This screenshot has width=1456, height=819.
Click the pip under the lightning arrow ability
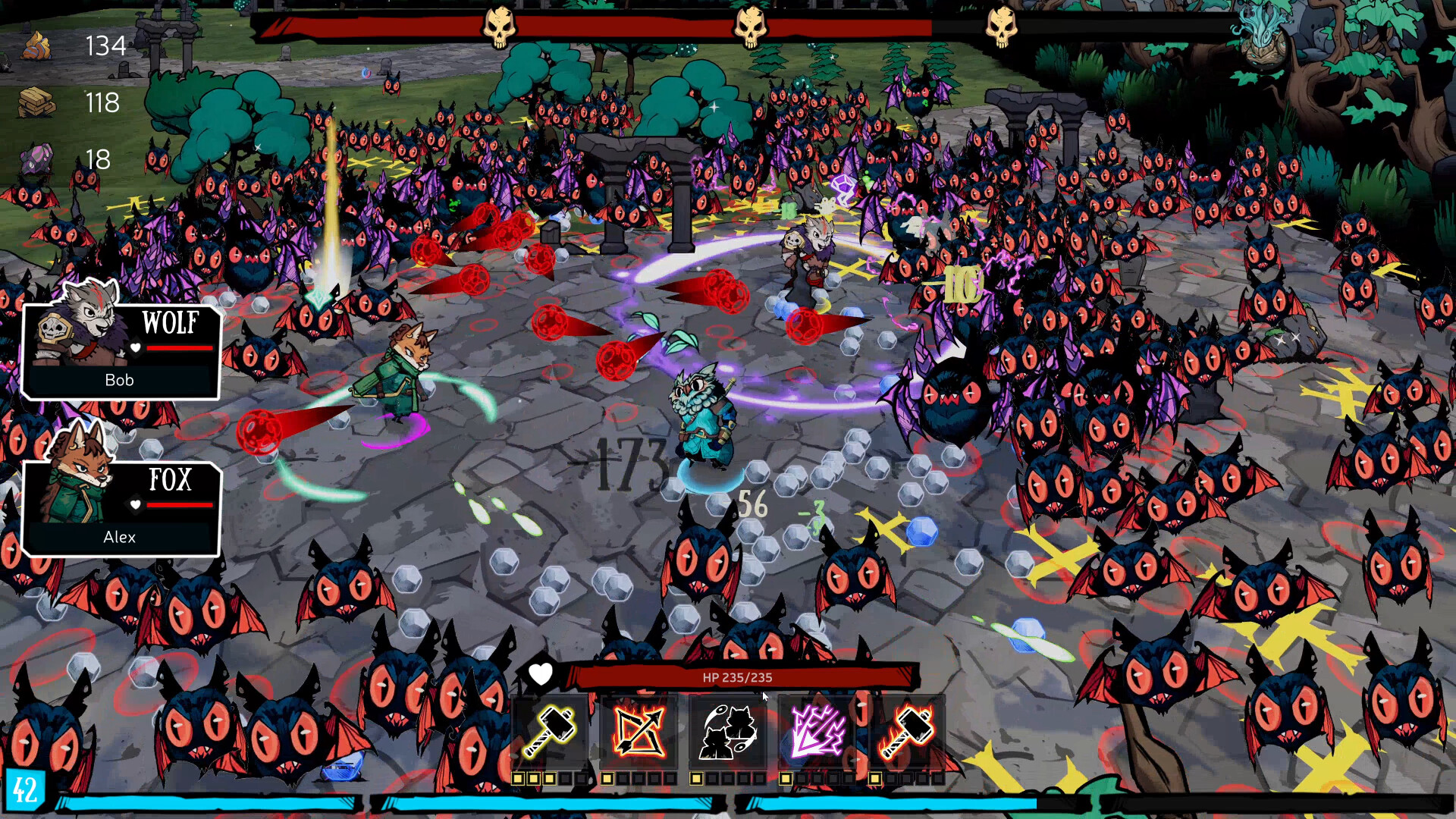point(787,777)
